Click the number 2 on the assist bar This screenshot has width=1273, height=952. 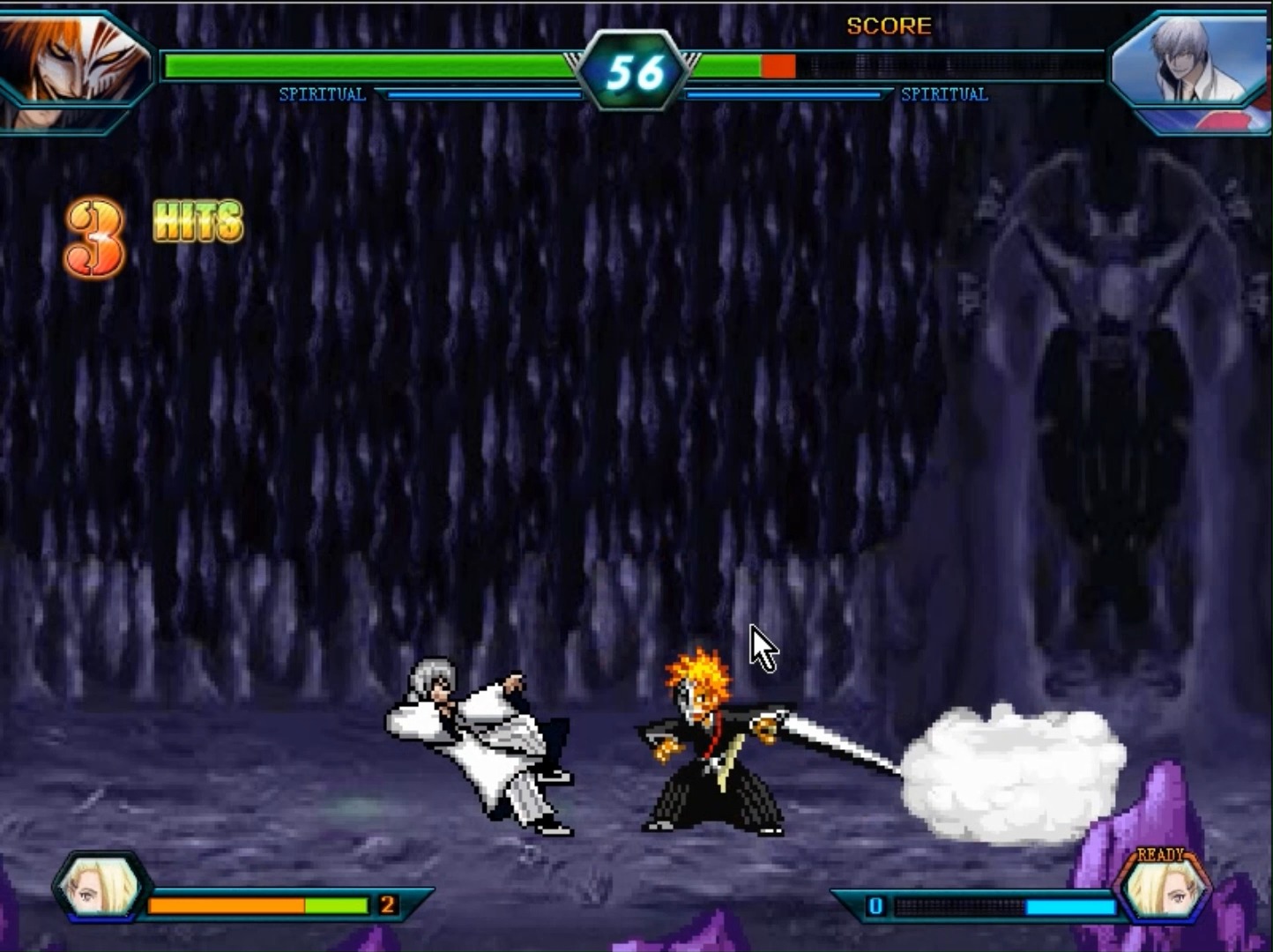(x=385, y=905)
